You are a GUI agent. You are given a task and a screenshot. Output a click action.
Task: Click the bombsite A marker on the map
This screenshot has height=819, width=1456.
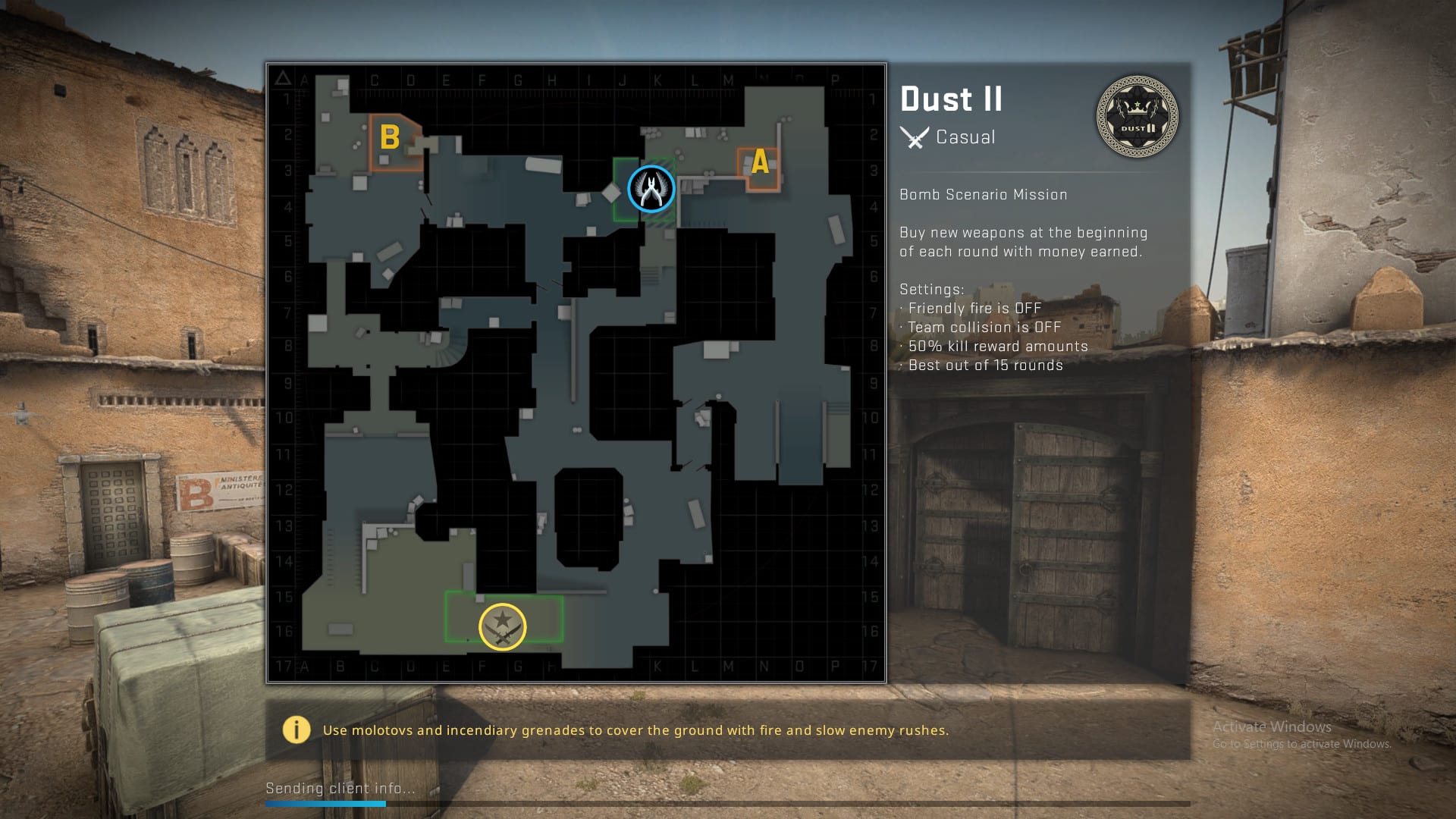(x=760, y=162)
